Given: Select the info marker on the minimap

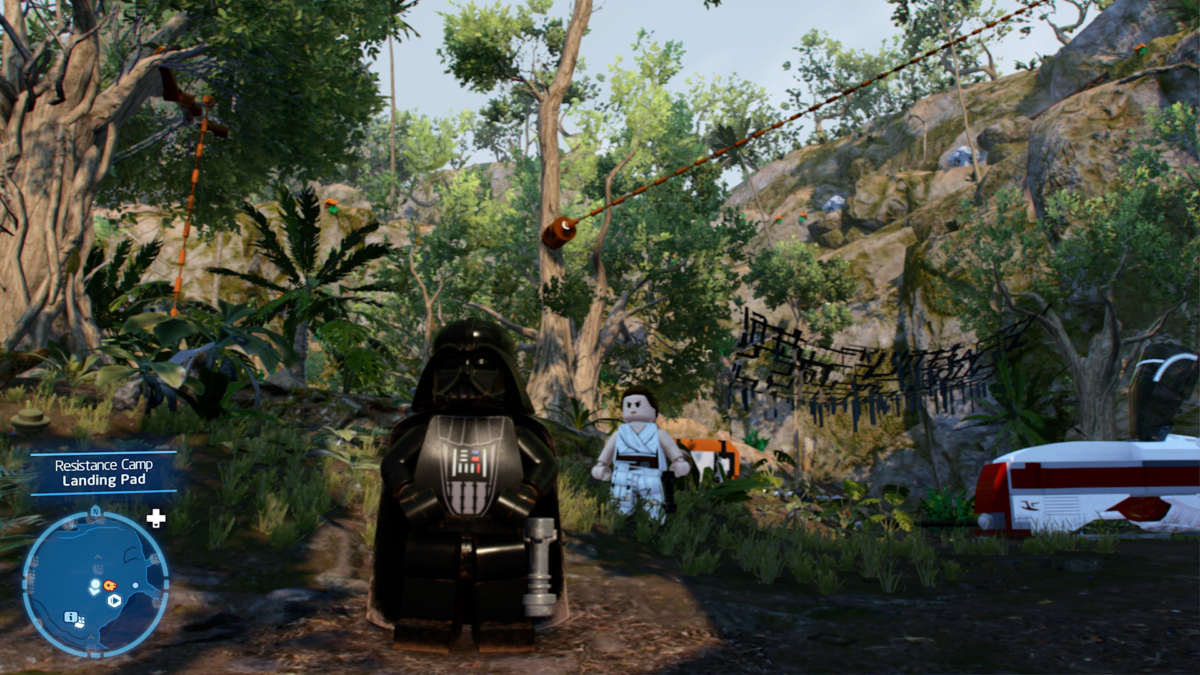Looking at the screenshot, I should coord(71,617).
